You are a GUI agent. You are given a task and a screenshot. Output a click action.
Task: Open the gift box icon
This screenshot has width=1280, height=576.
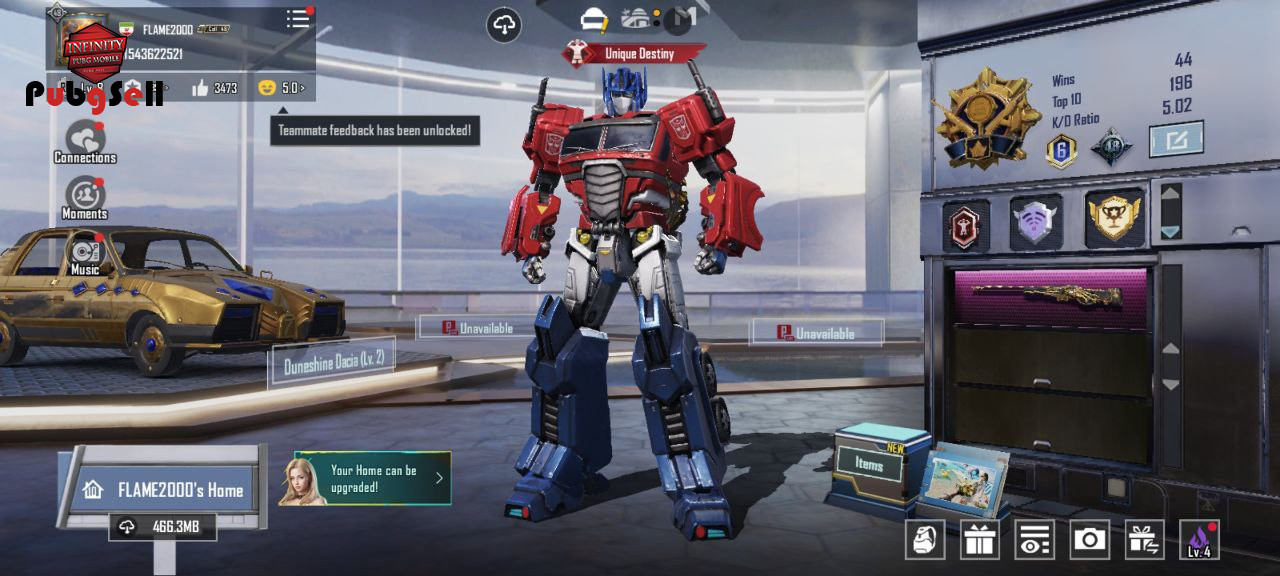tap(980, 540)
